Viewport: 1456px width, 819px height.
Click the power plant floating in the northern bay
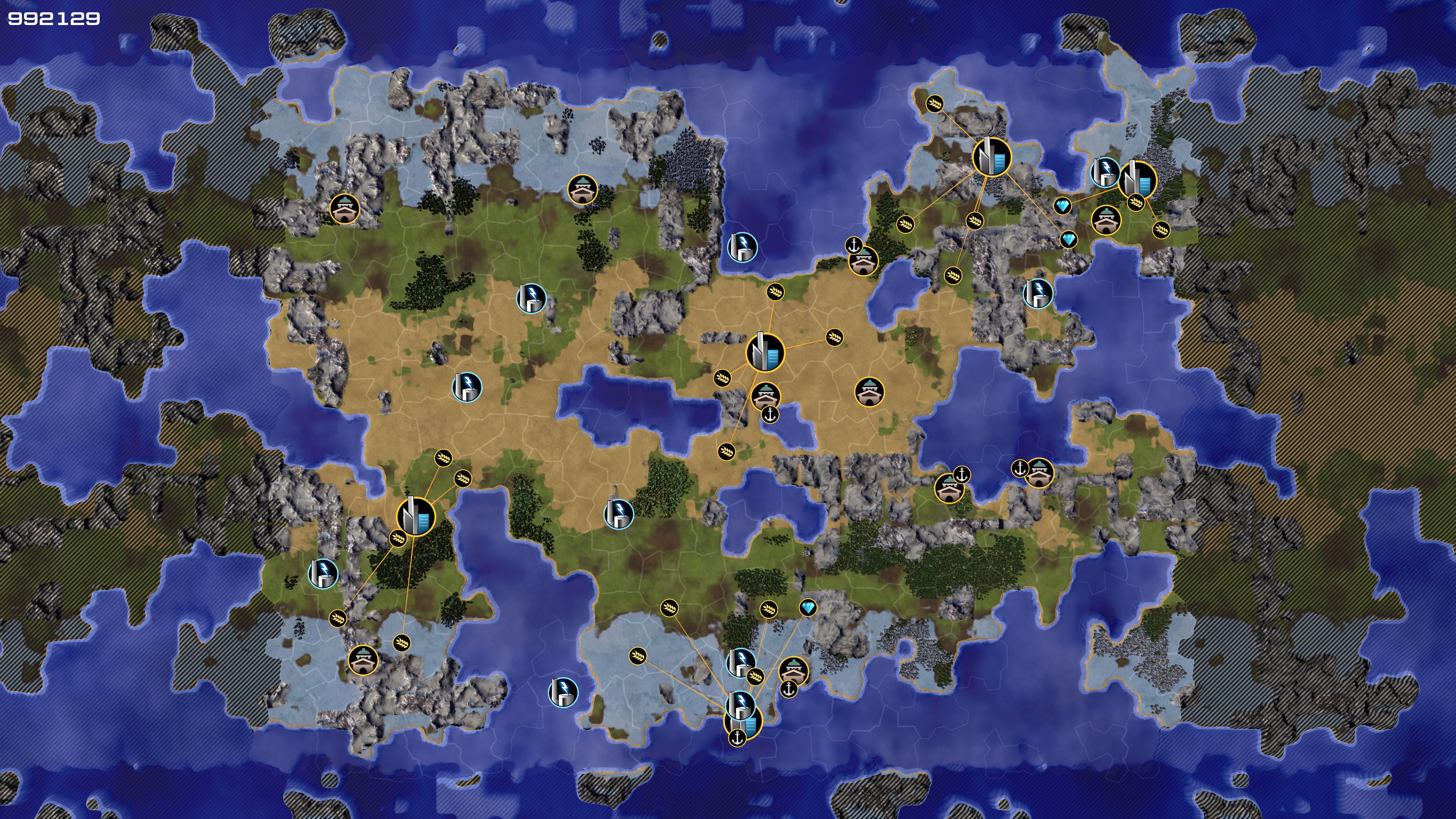(742, 247)
